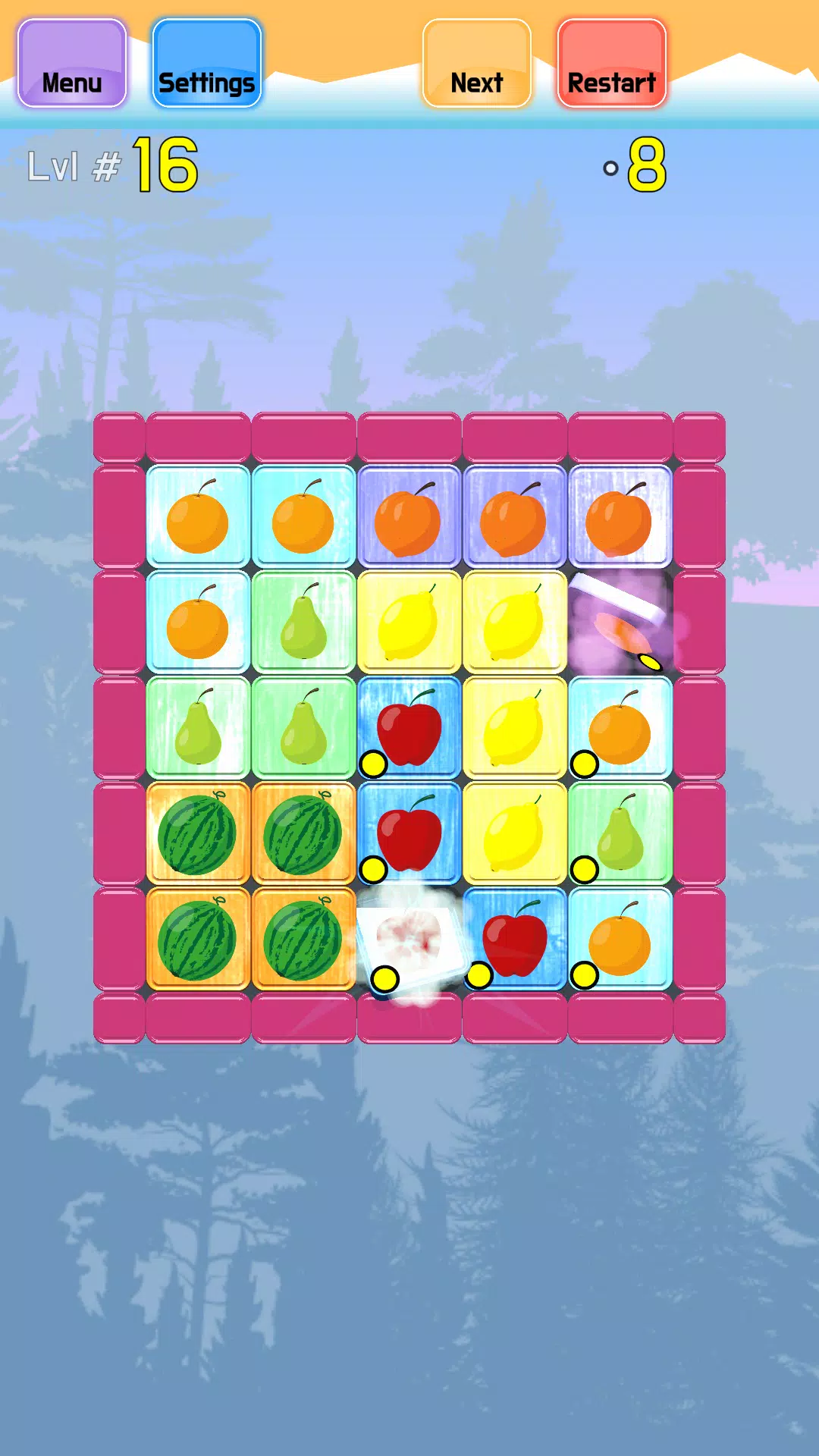Choose the apple tile between pear and lemon

pos(409,728)
